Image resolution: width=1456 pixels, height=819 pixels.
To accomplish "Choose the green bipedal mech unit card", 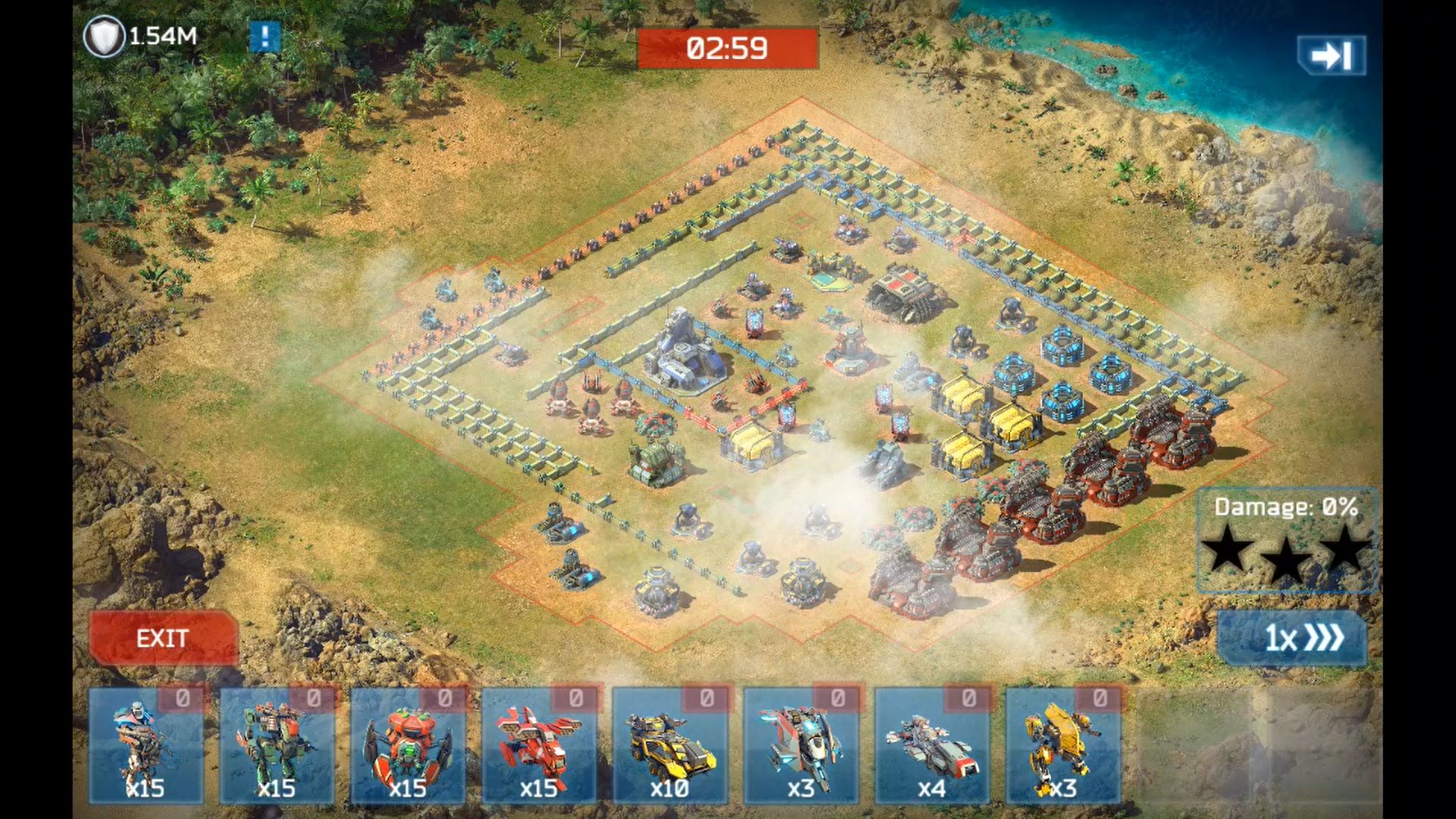I will (x=277, y=745).
